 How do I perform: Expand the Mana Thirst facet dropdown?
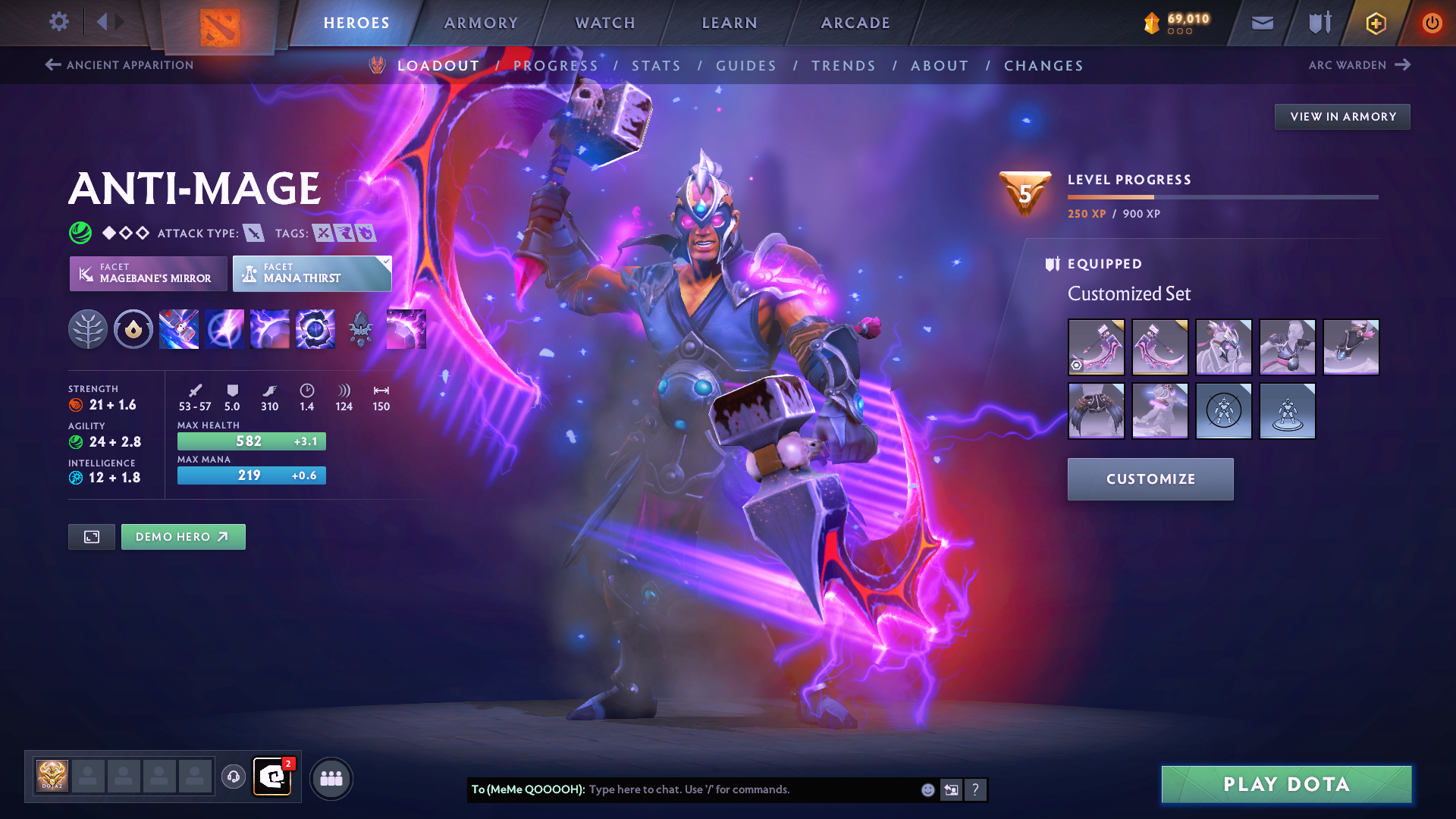pyautogui.click(x=386, y=261)
